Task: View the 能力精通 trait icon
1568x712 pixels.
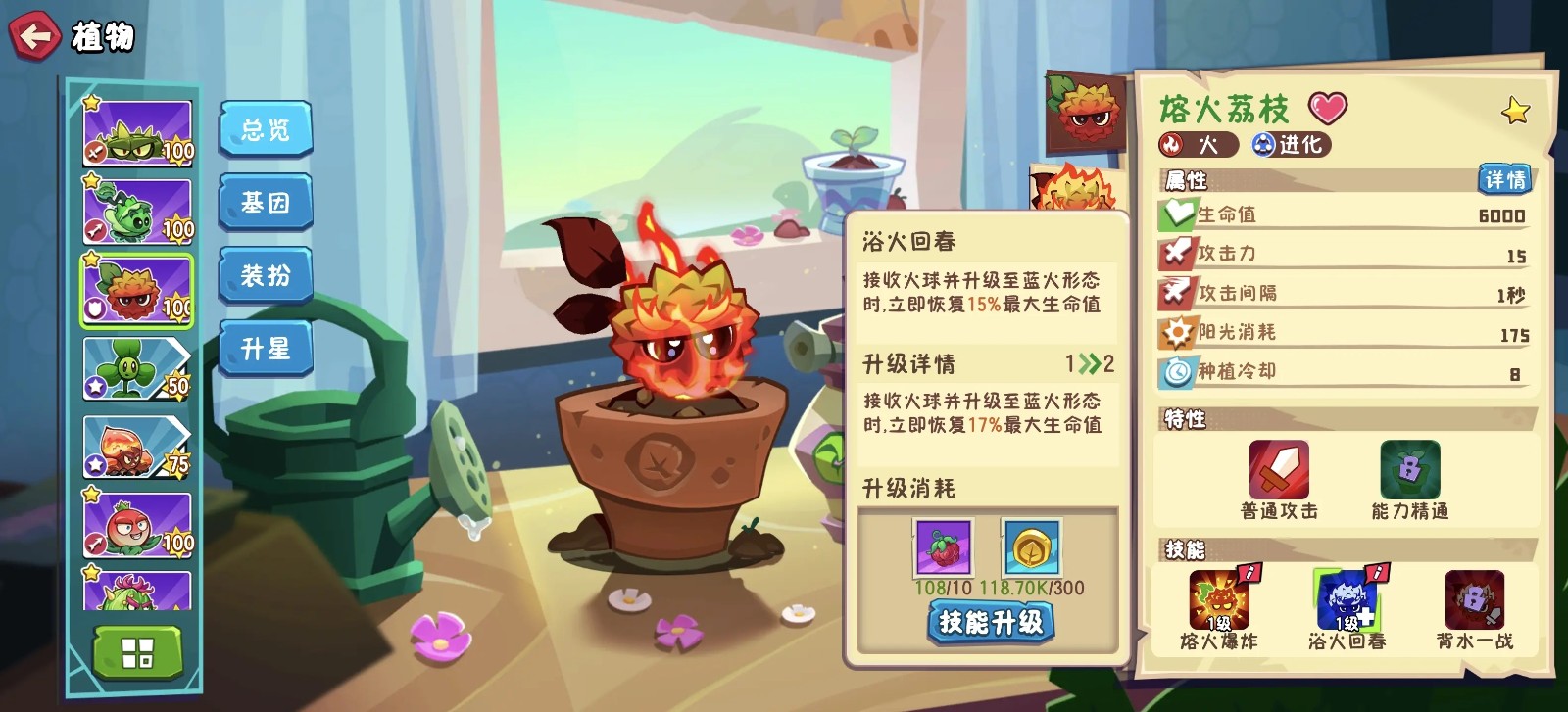Action: click(x=1409, y=470)
